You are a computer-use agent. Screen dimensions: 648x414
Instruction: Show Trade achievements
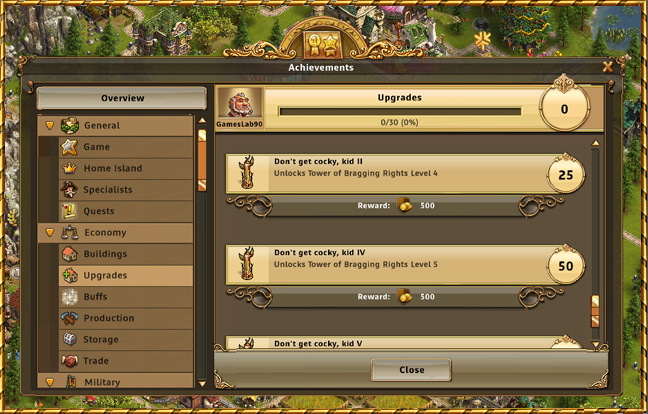[x=97, y=361]
